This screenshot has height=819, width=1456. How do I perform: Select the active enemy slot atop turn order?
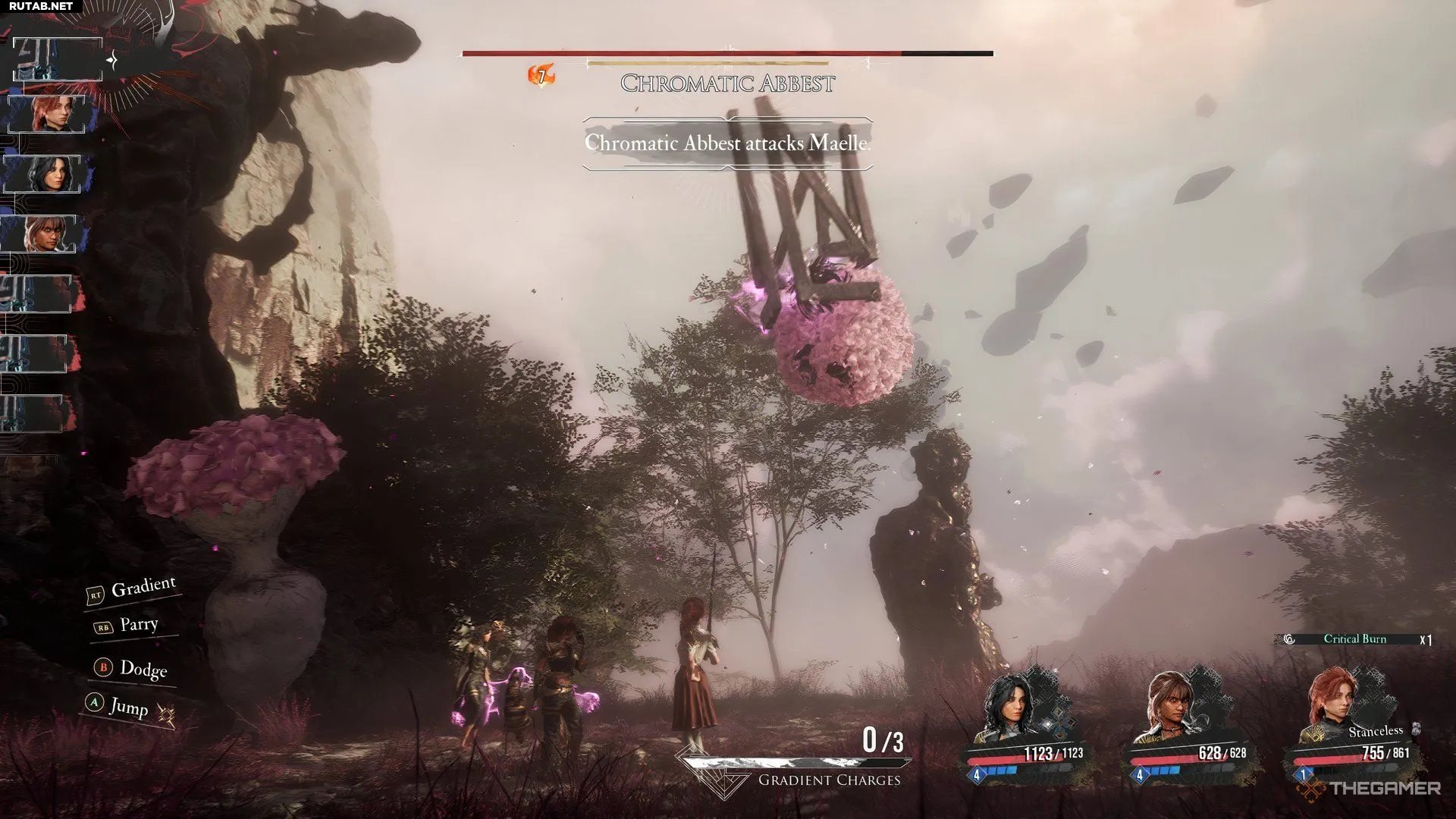(x=58, y=60)
